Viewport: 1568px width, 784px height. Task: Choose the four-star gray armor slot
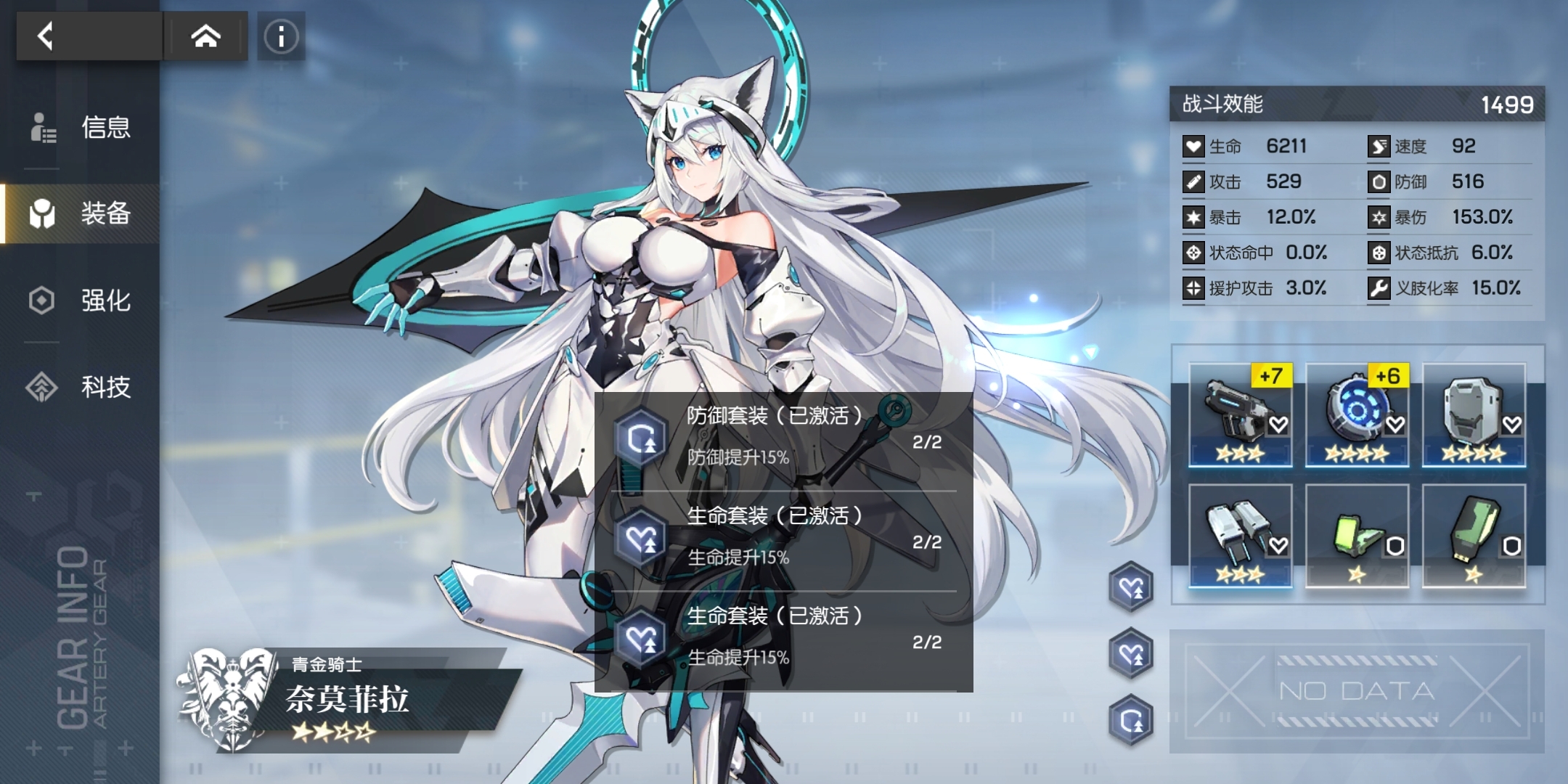1474,415
